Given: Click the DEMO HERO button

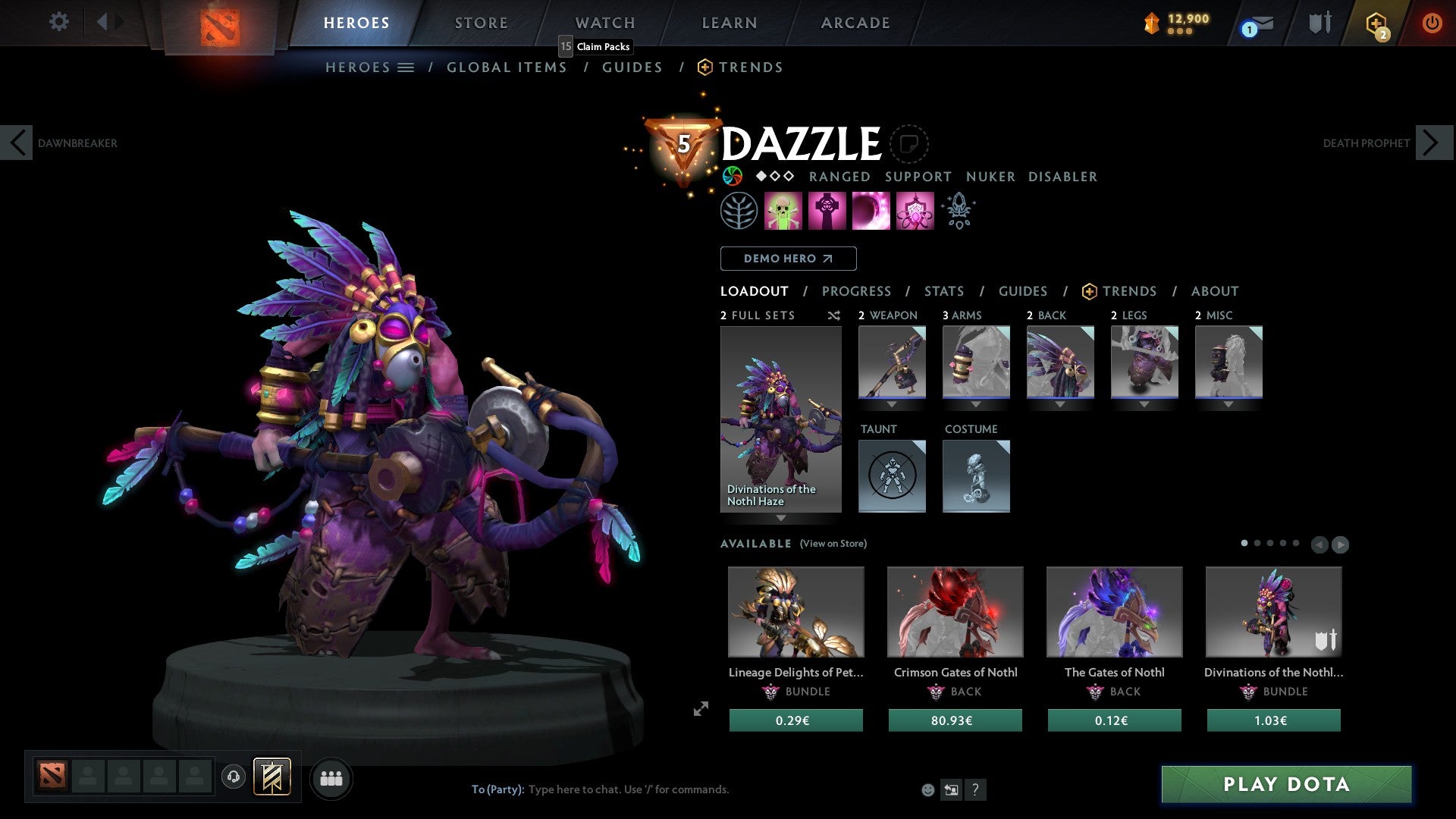Looking at the screenshot, I should click(788, 258).
